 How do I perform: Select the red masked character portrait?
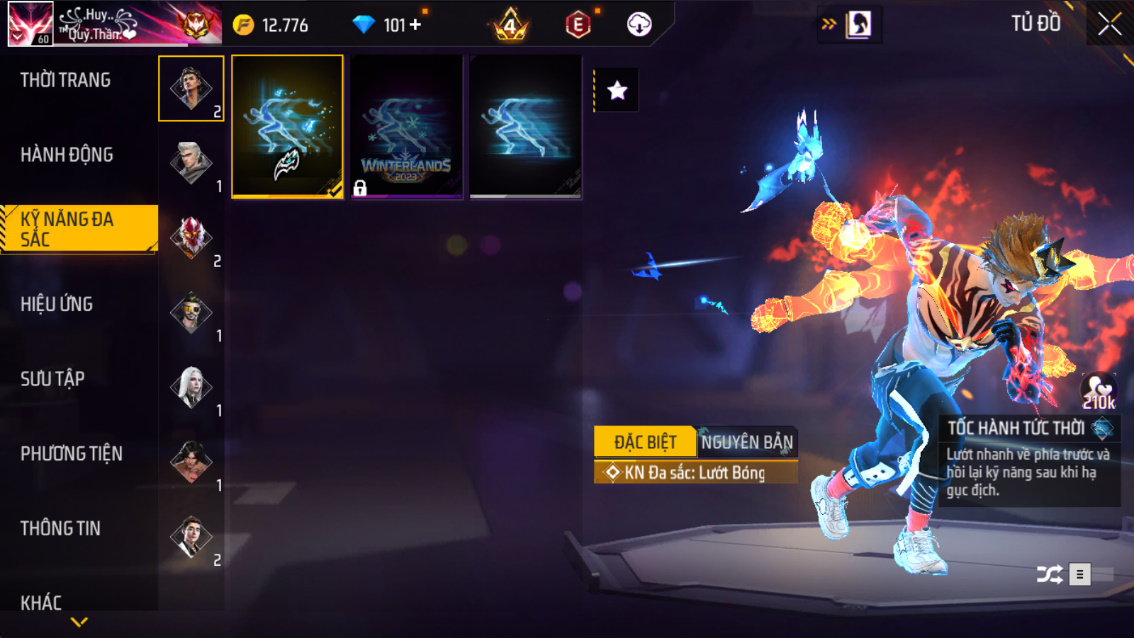pos(190,238)
